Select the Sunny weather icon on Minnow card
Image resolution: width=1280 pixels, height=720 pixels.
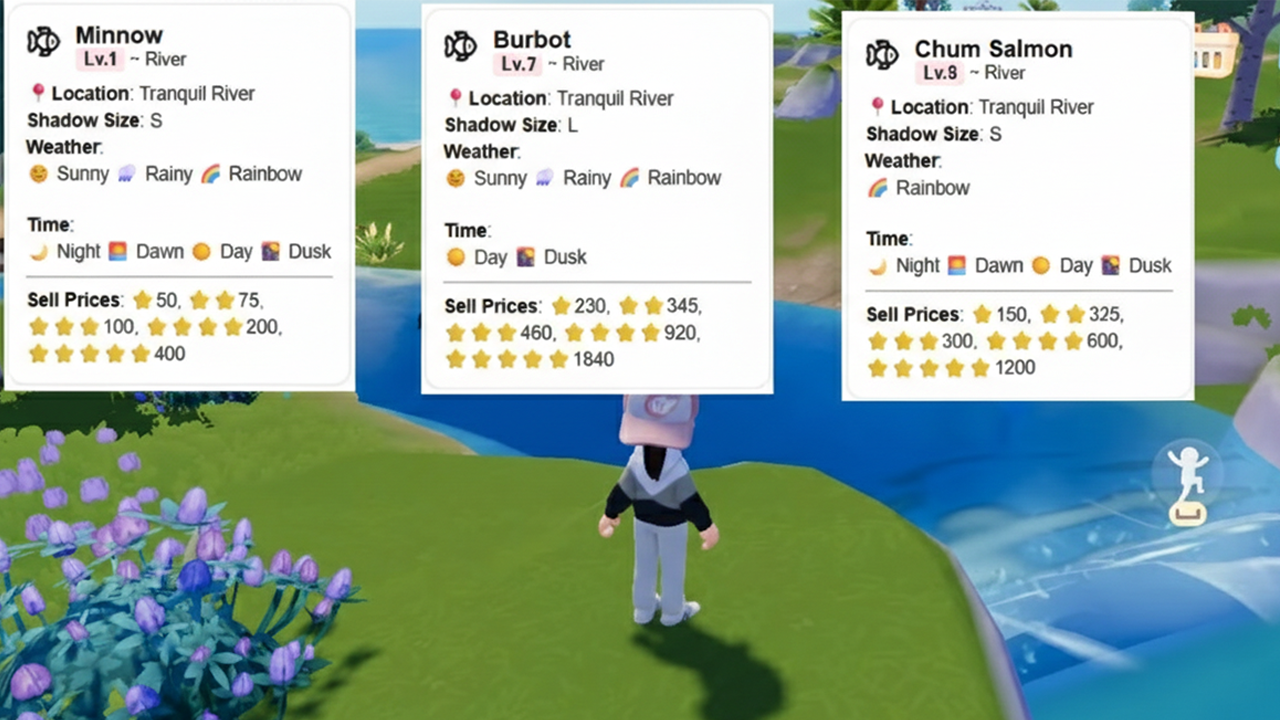(x=38, y=173)
